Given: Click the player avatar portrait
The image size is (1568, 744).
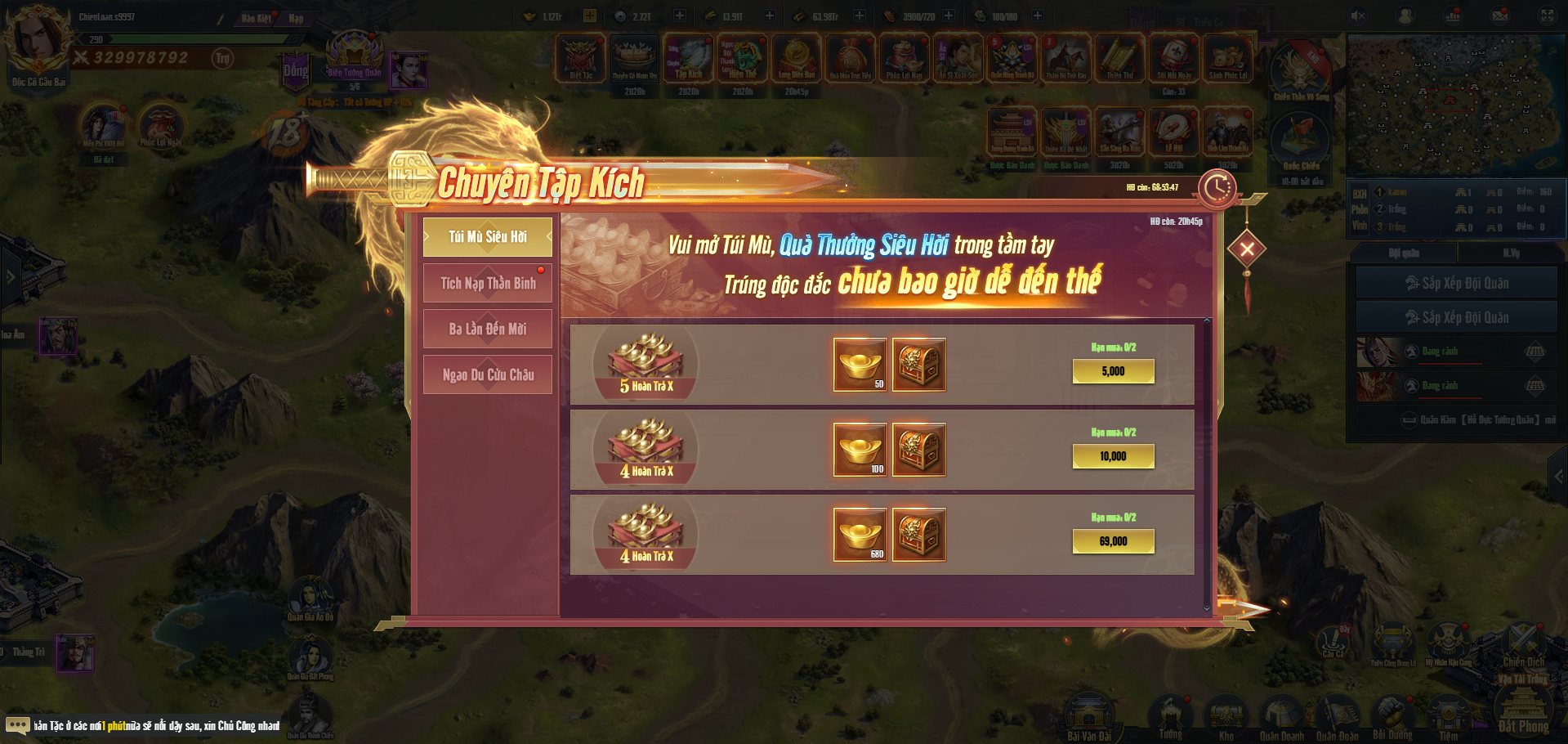Looking at the screenshot, I should (38, 41).
